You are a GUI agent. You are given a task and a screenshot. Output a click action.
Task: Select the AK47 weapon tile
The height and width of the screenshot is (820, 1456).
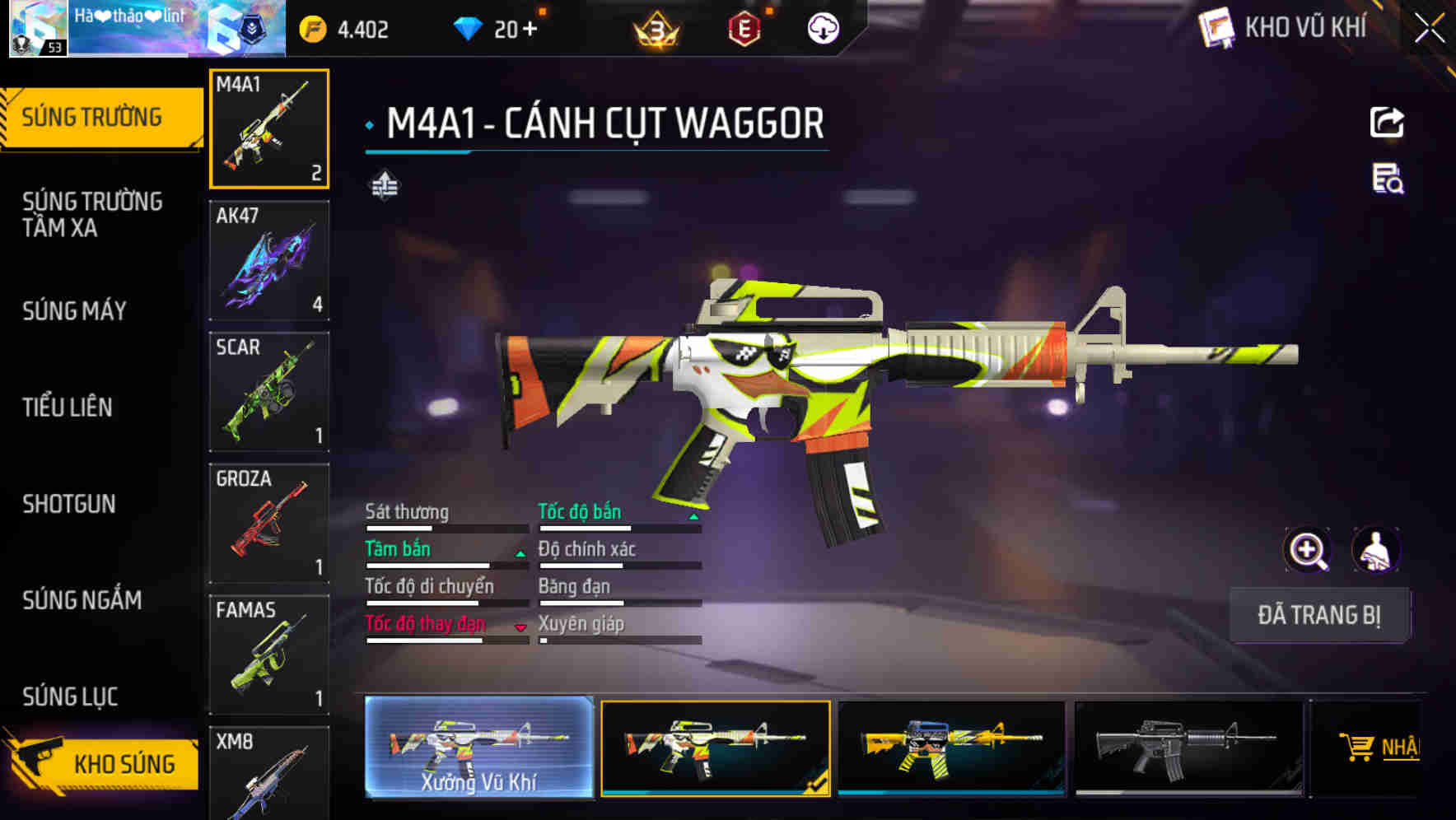(269, 261)
